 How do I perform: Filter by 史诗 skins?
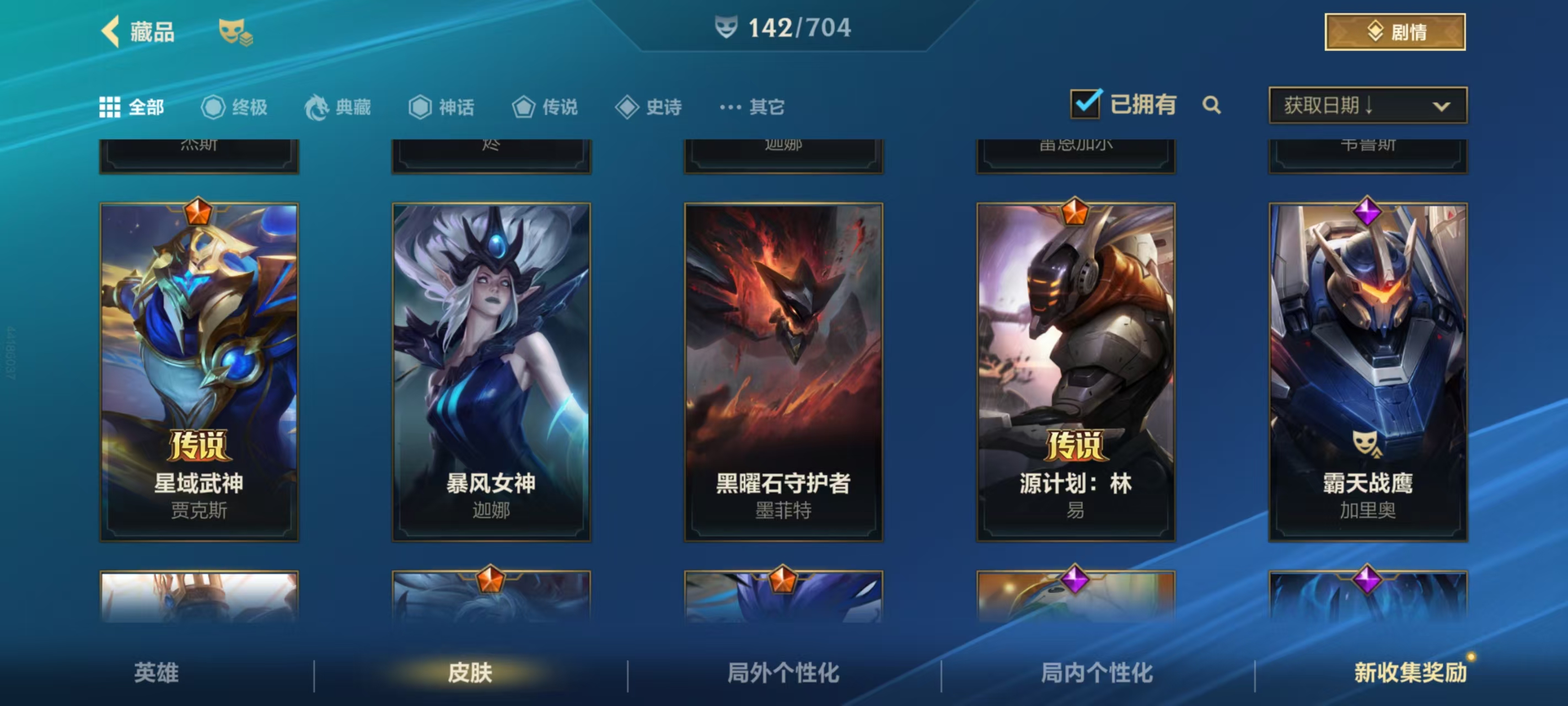click(648, 107)
